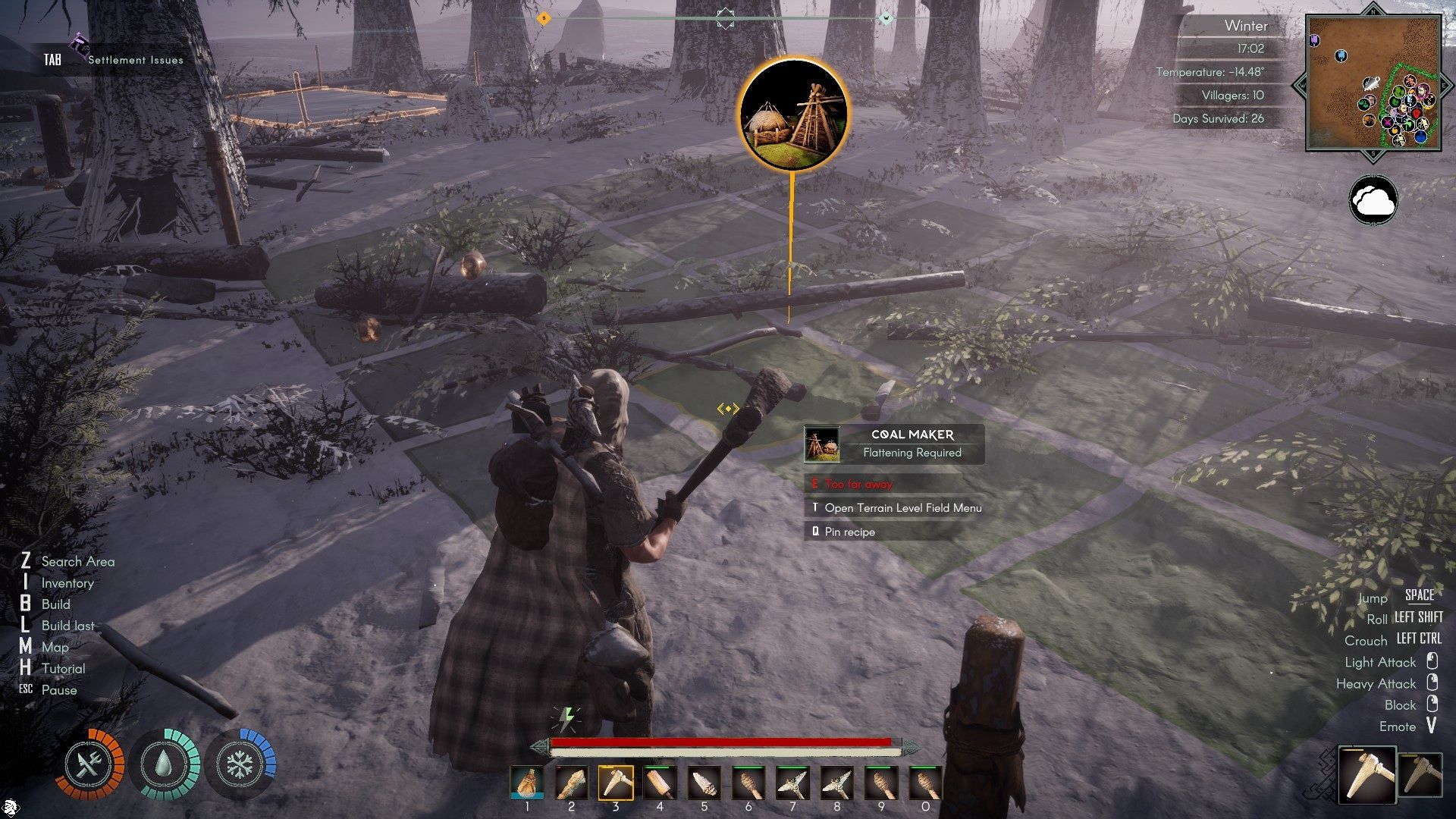
Task: Open the Settlement Issues tracker
Action: click(135, 60)
